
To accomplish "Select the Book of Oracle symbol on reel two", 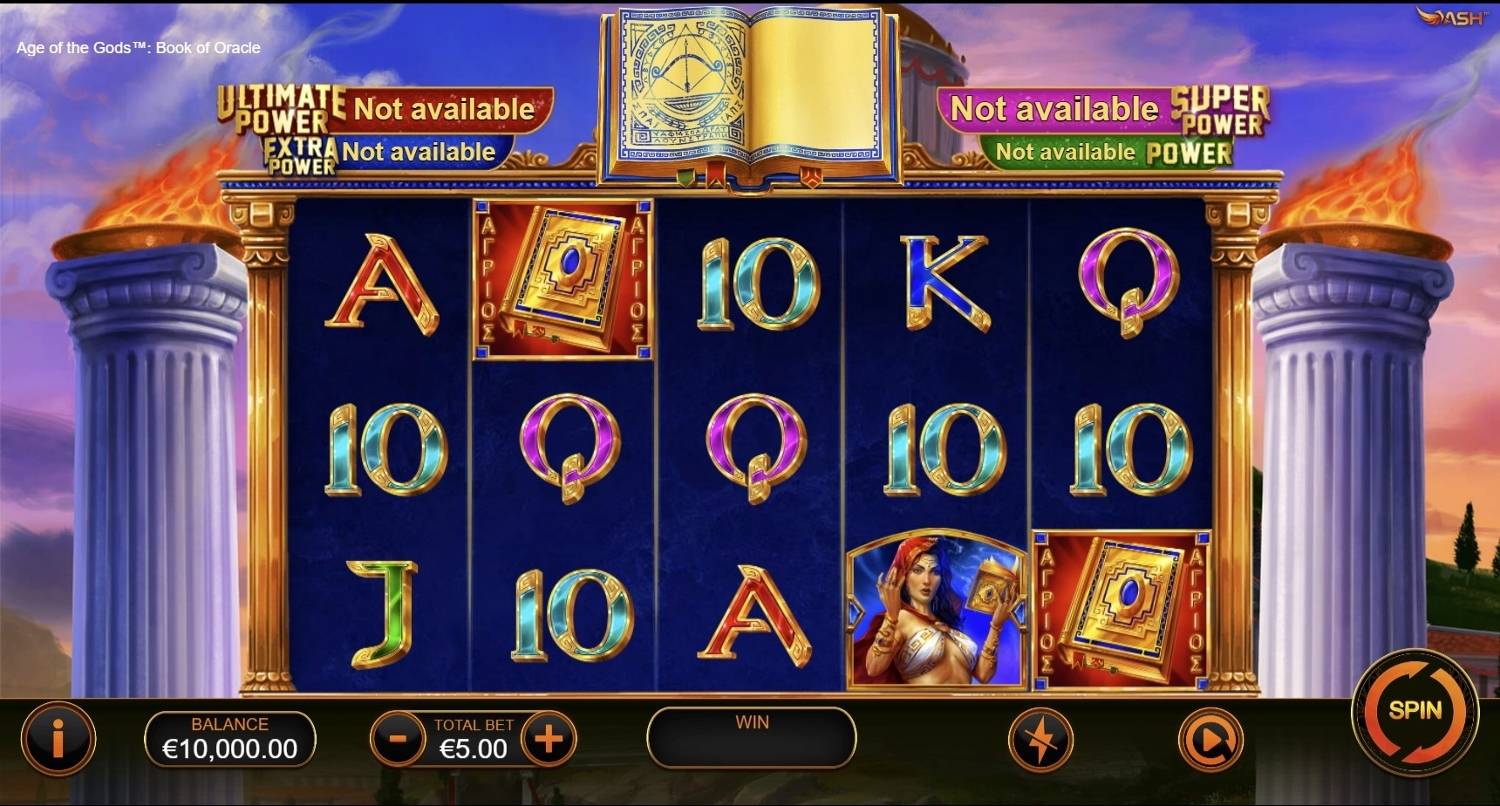I will [562, 280].
